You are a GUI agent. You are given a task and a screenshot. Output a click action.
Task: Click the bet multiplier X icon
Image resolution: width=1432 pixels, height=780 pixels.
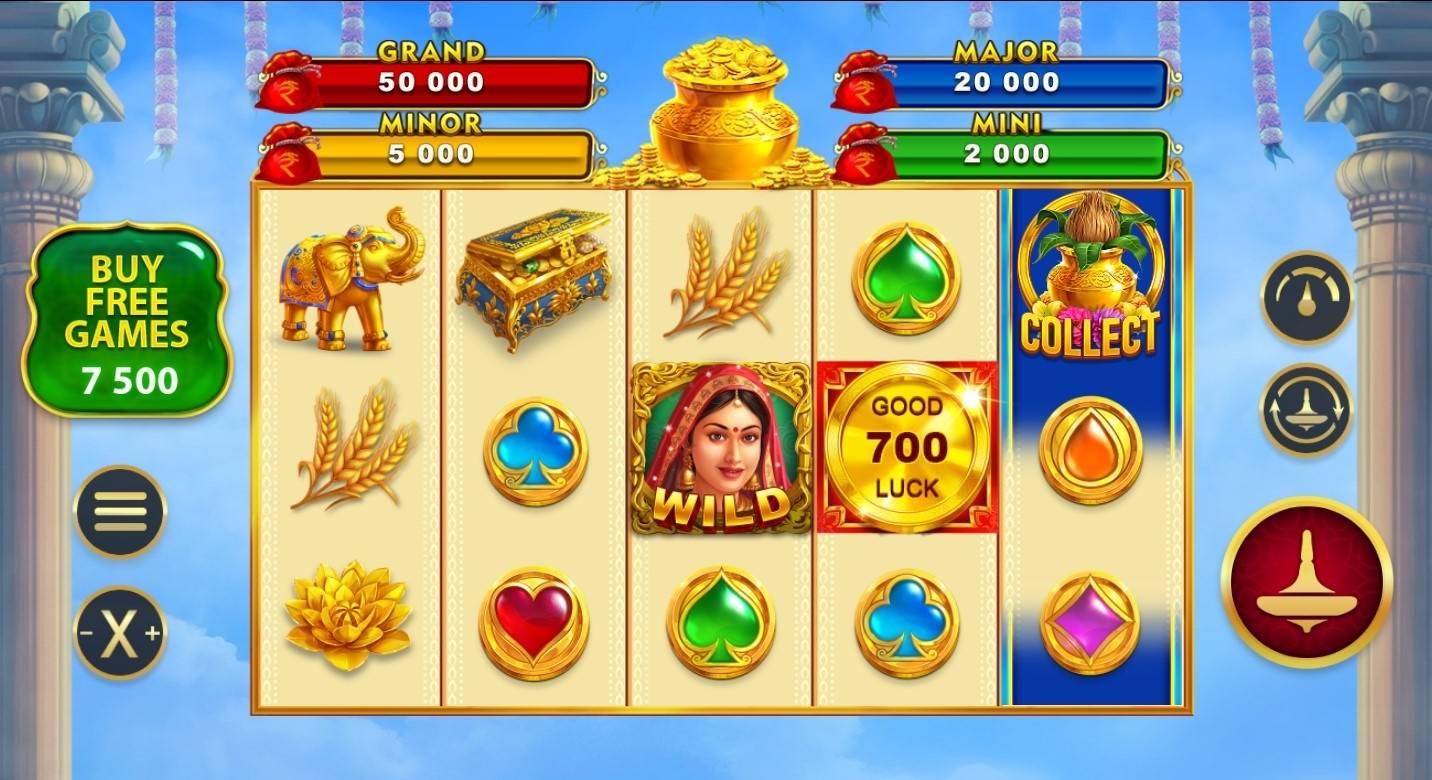coord(120,632)
